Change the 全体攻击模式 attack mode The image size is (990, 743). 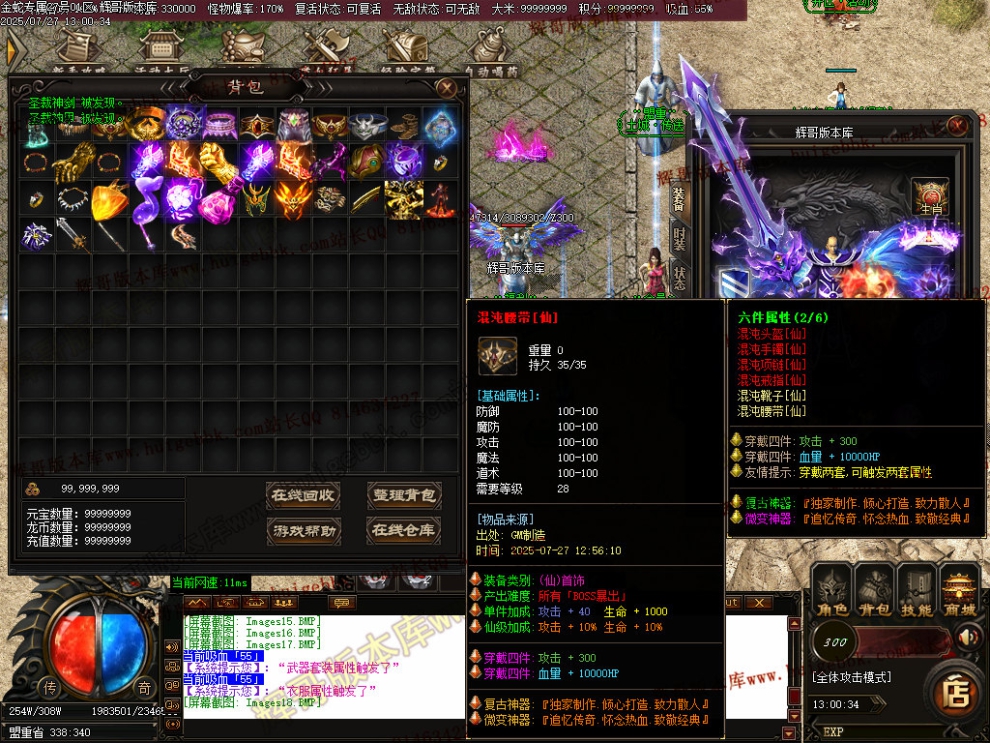851,677
